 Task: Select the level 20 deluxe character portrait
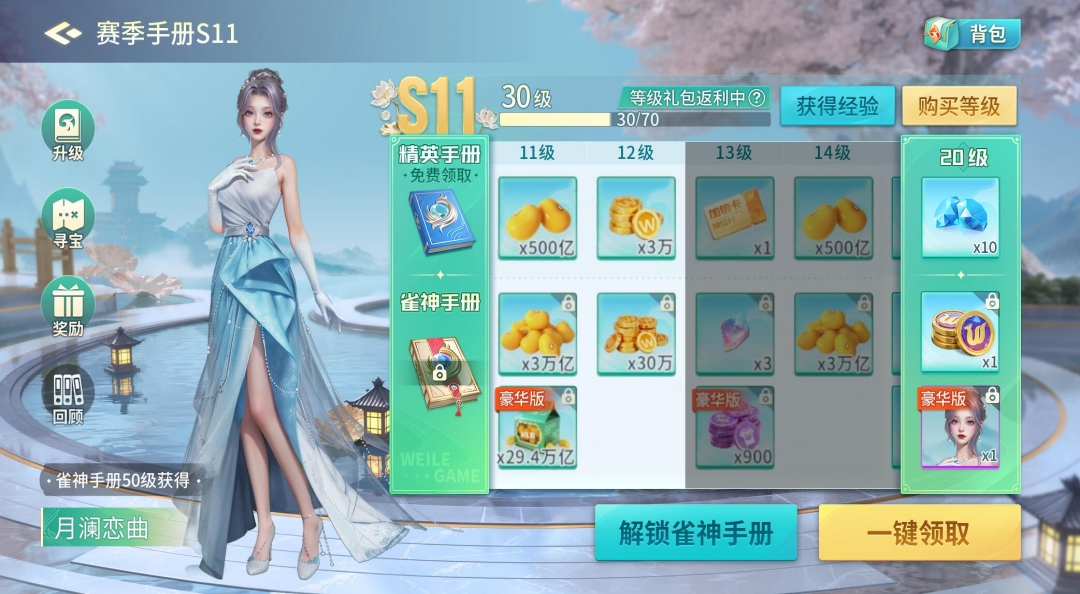960,427
